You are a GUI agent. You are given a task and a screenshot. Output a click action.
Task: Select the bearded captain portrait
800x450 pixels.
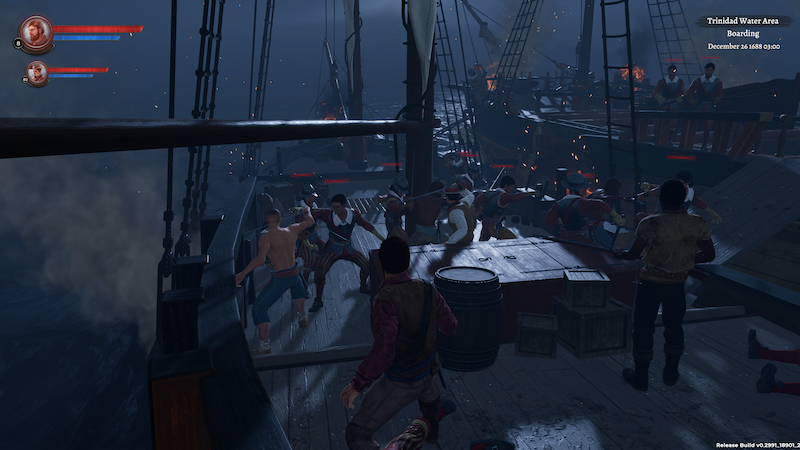tap(36, 32)
